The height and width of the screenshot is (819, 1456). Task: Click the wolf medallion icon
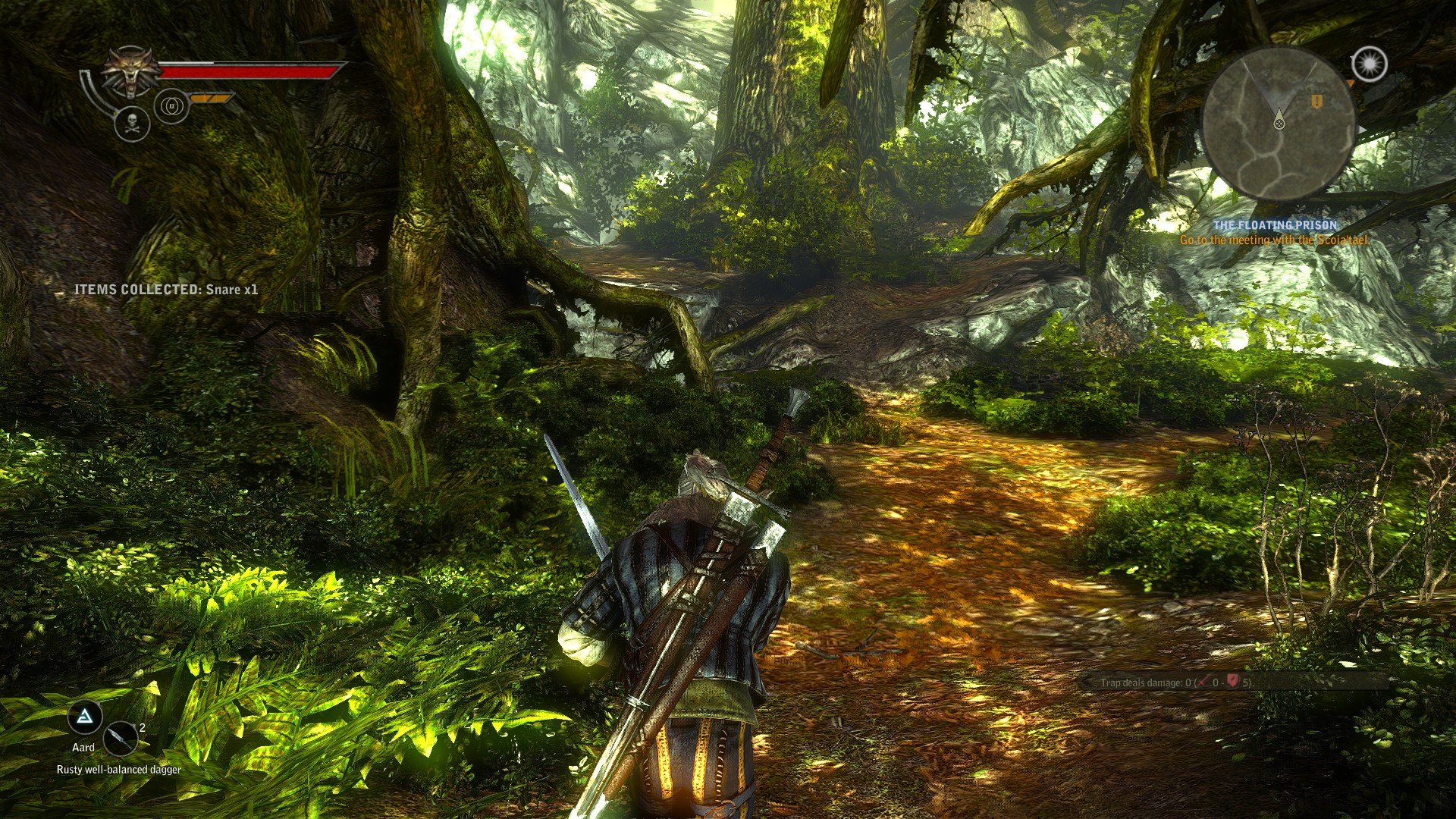[x=131, y=72]
